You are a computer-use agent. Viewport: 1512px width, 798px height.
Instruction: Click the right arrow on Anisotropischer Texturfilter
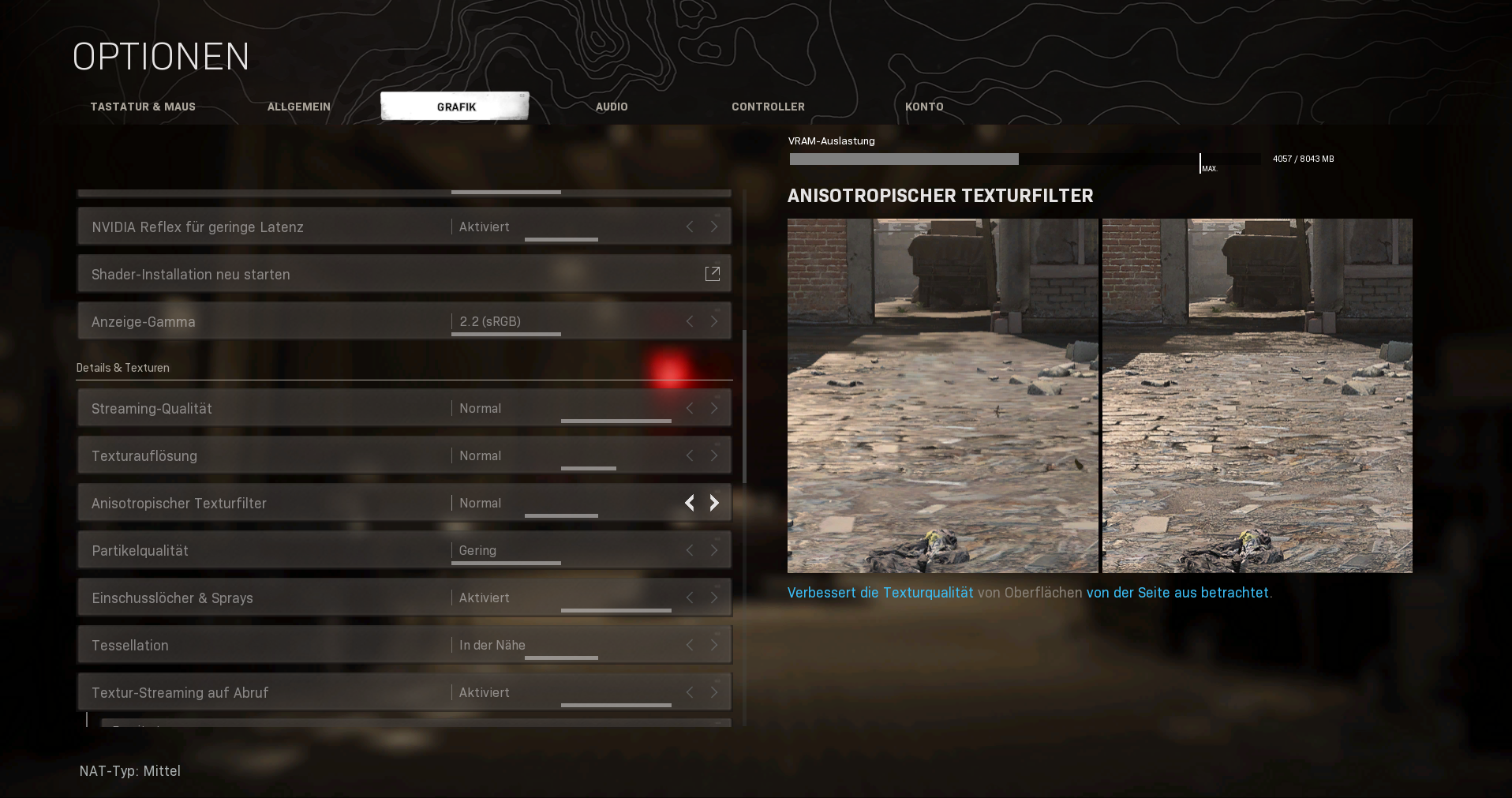[x=714, y=503]
